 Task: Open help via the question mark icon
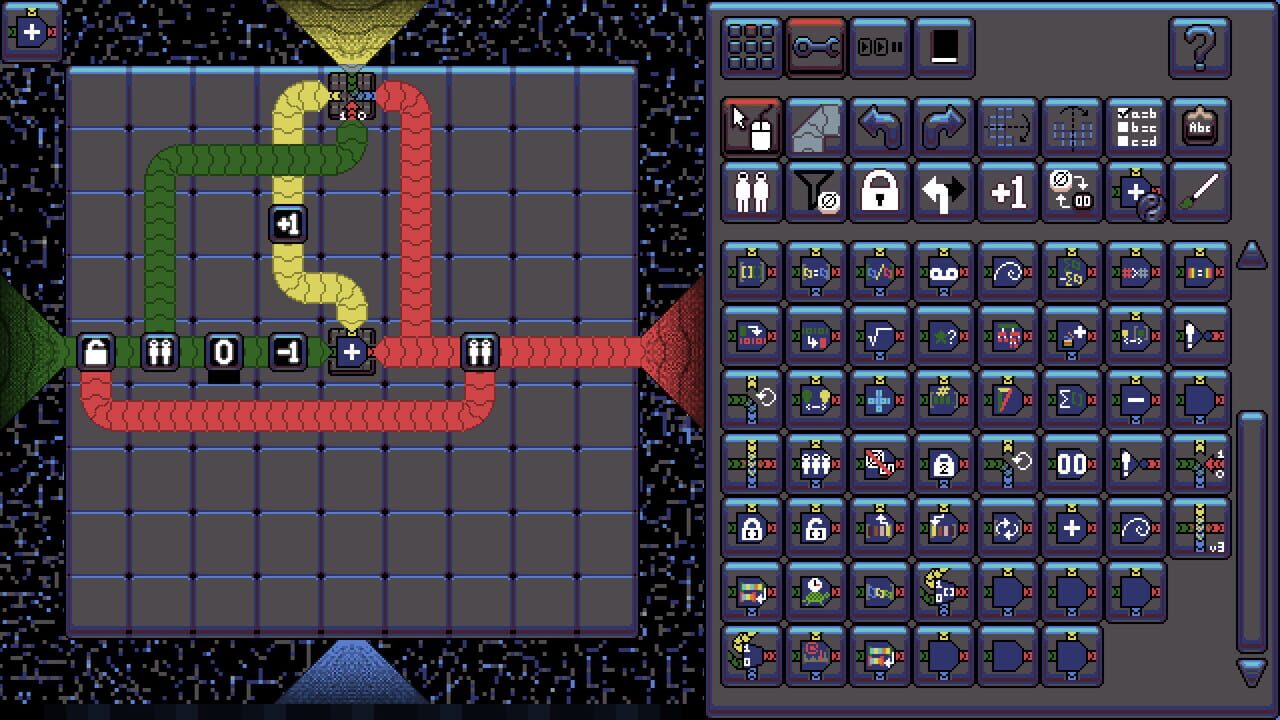point(1198,46)
